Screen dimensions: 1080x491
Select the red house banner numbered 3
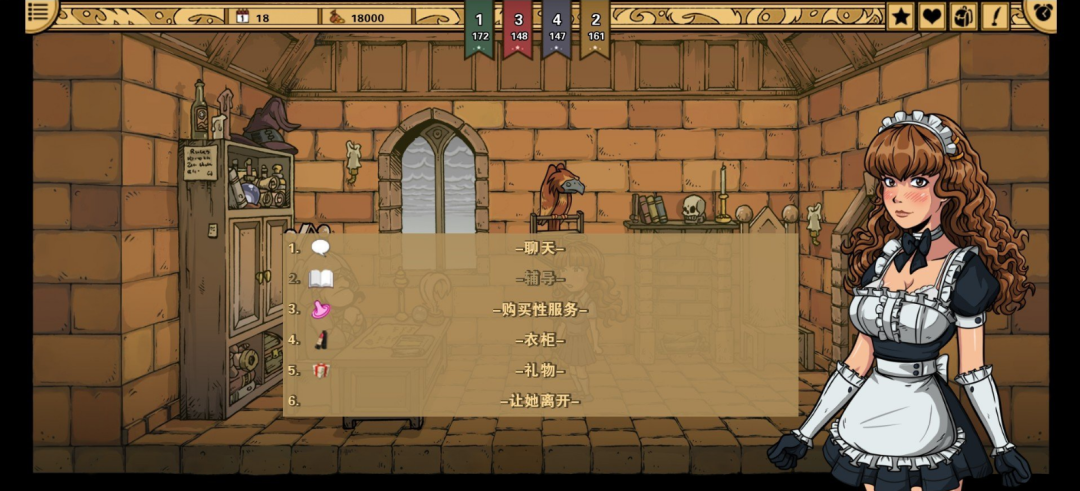pyautogui.click(x=518, y=27)
